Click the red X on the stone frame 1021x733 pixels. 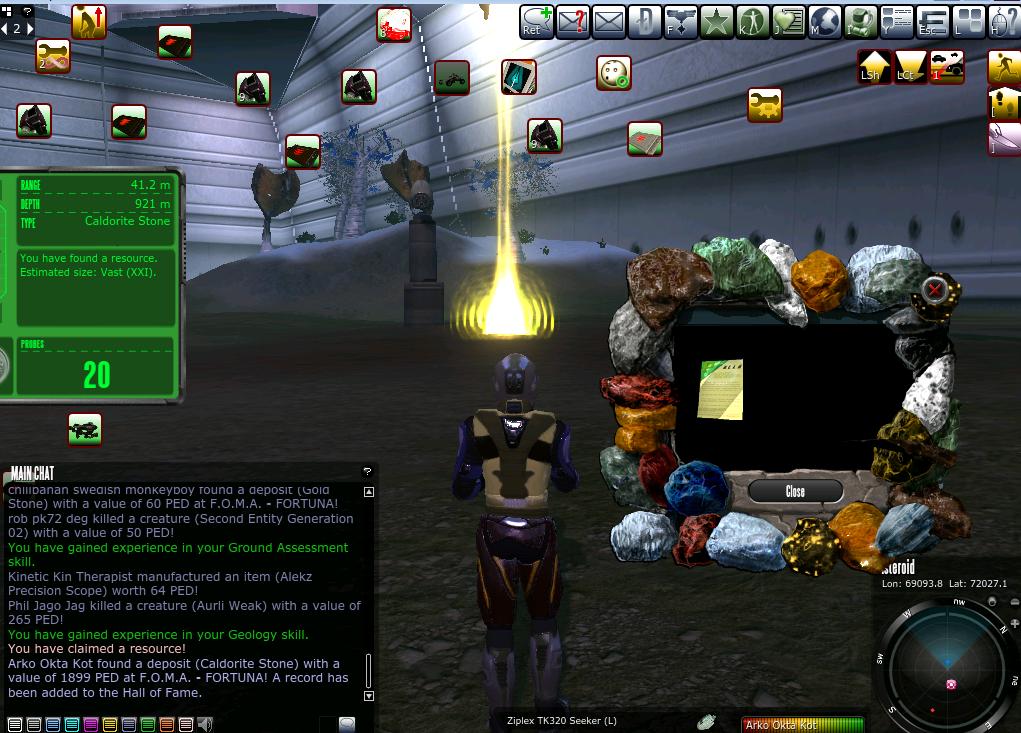click(935, 290)
